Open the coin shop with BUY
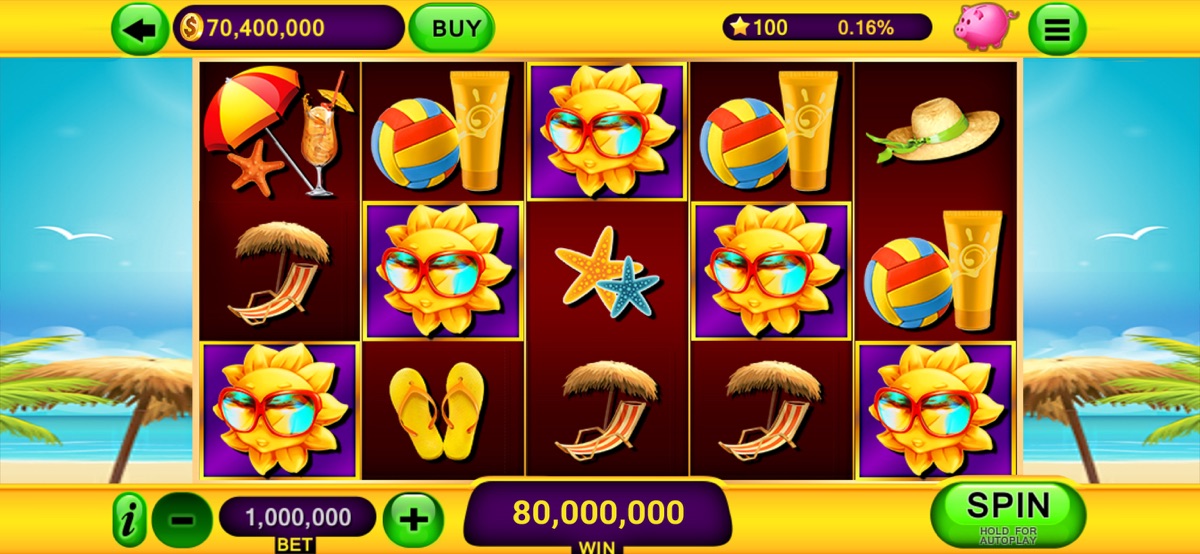Viewport: 1200px width, 554px height. (x=451, y=28)
